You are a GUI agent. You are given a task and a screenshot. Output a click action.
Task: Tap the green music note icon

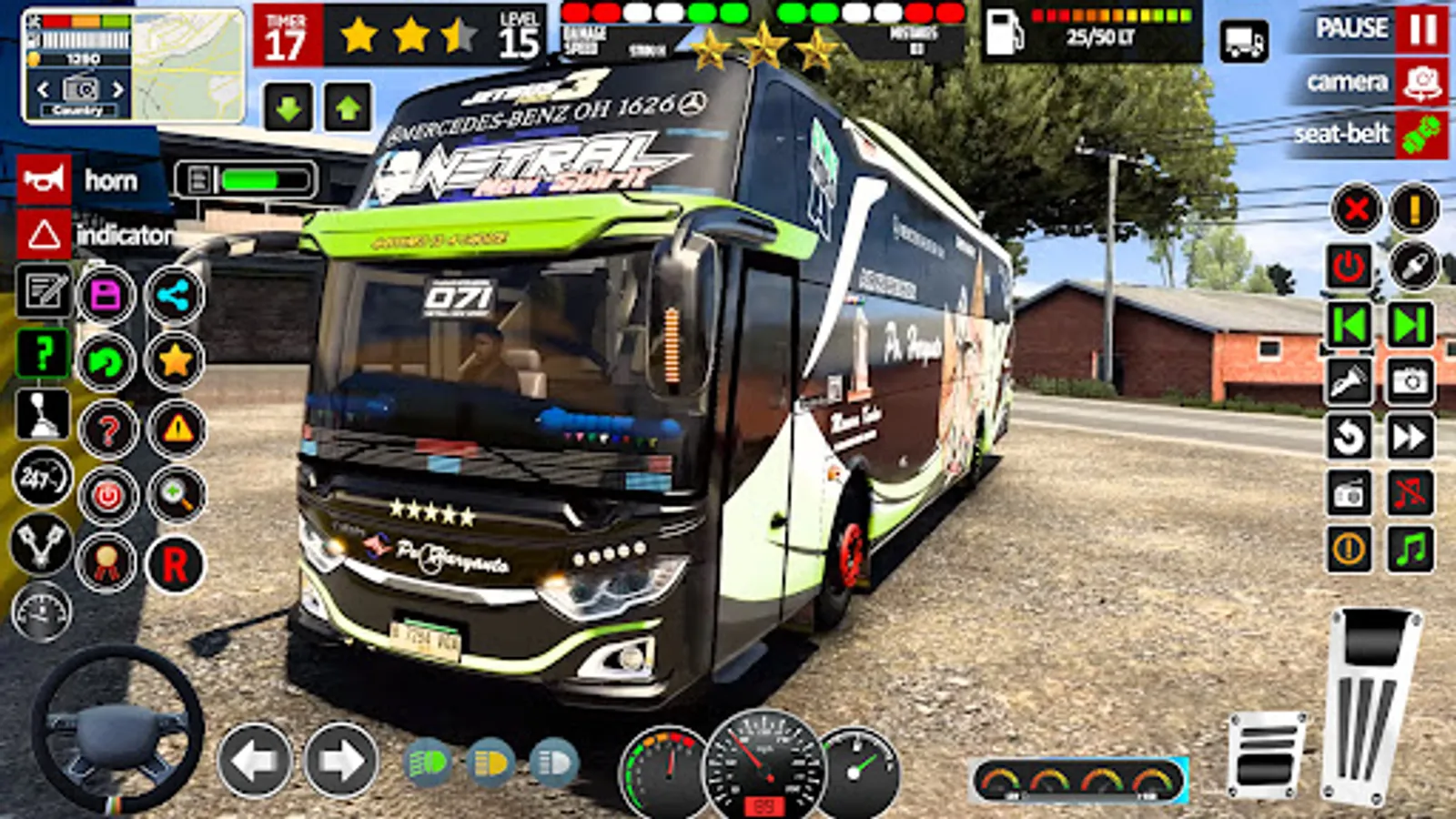point(1410,550)
